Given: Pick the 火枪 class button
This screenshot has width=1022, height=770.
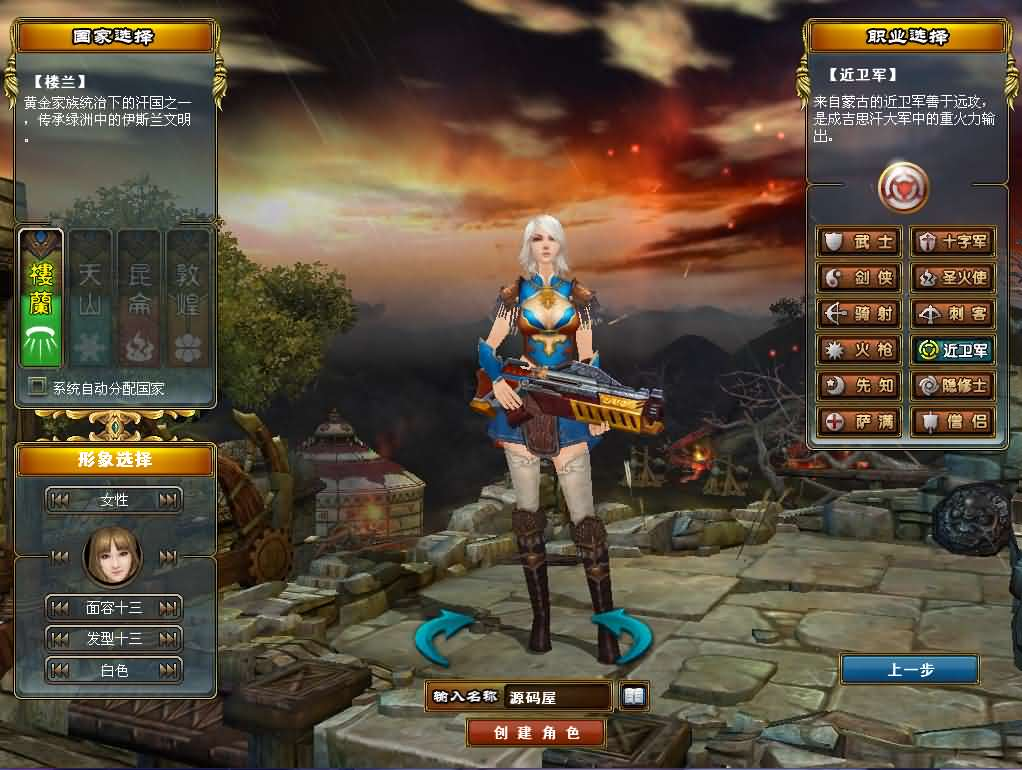Looking at the screenshot, I should coord(860,350).
